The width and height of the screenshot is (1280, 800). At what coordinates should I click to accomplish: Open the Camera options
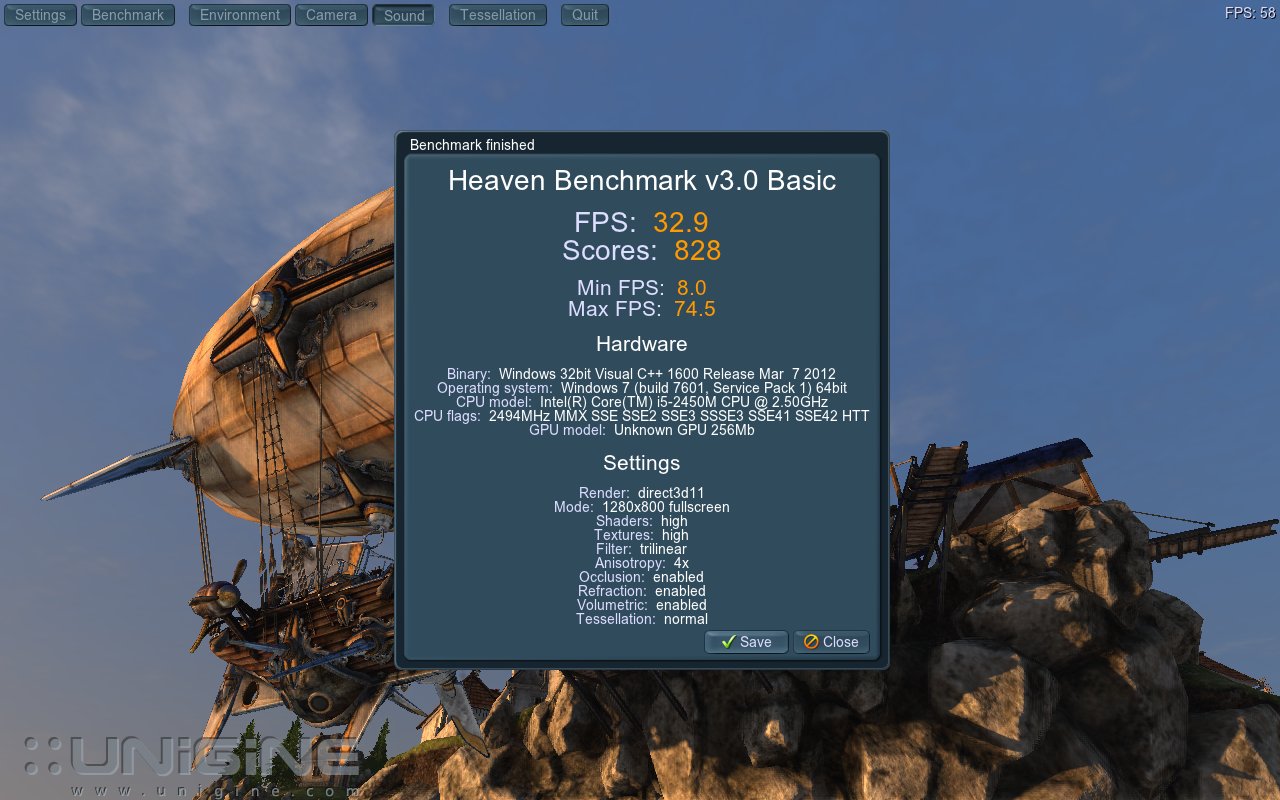point(331,15)
